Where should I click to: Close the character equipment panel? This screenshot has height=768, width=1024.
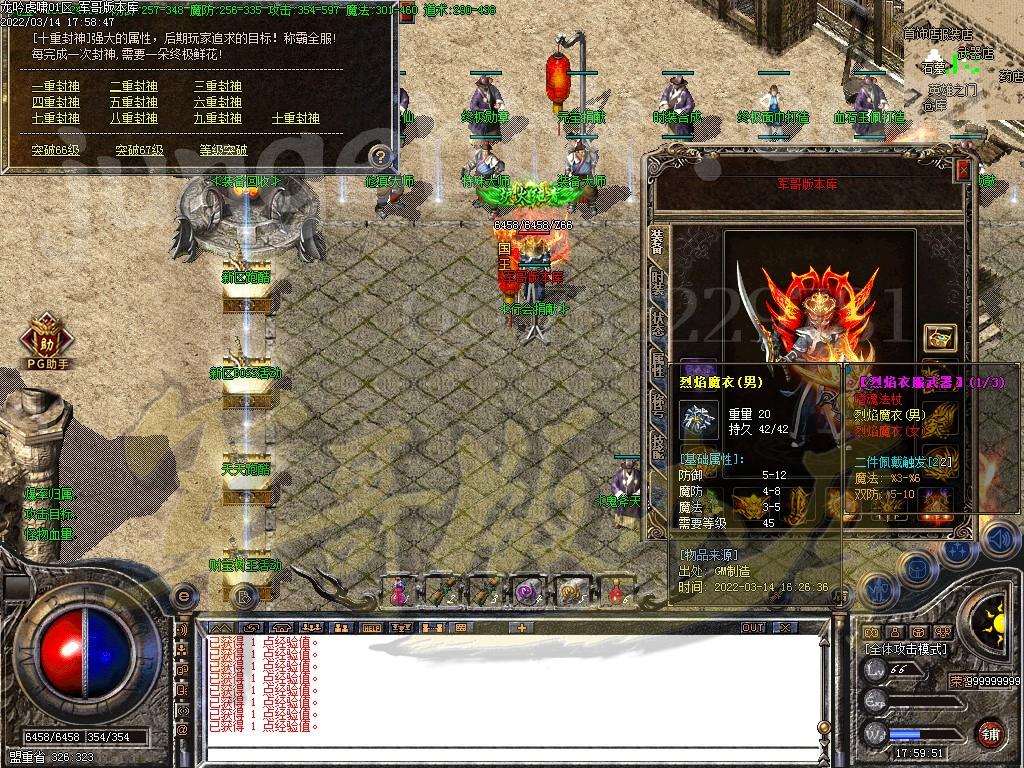tap(963, 170)
